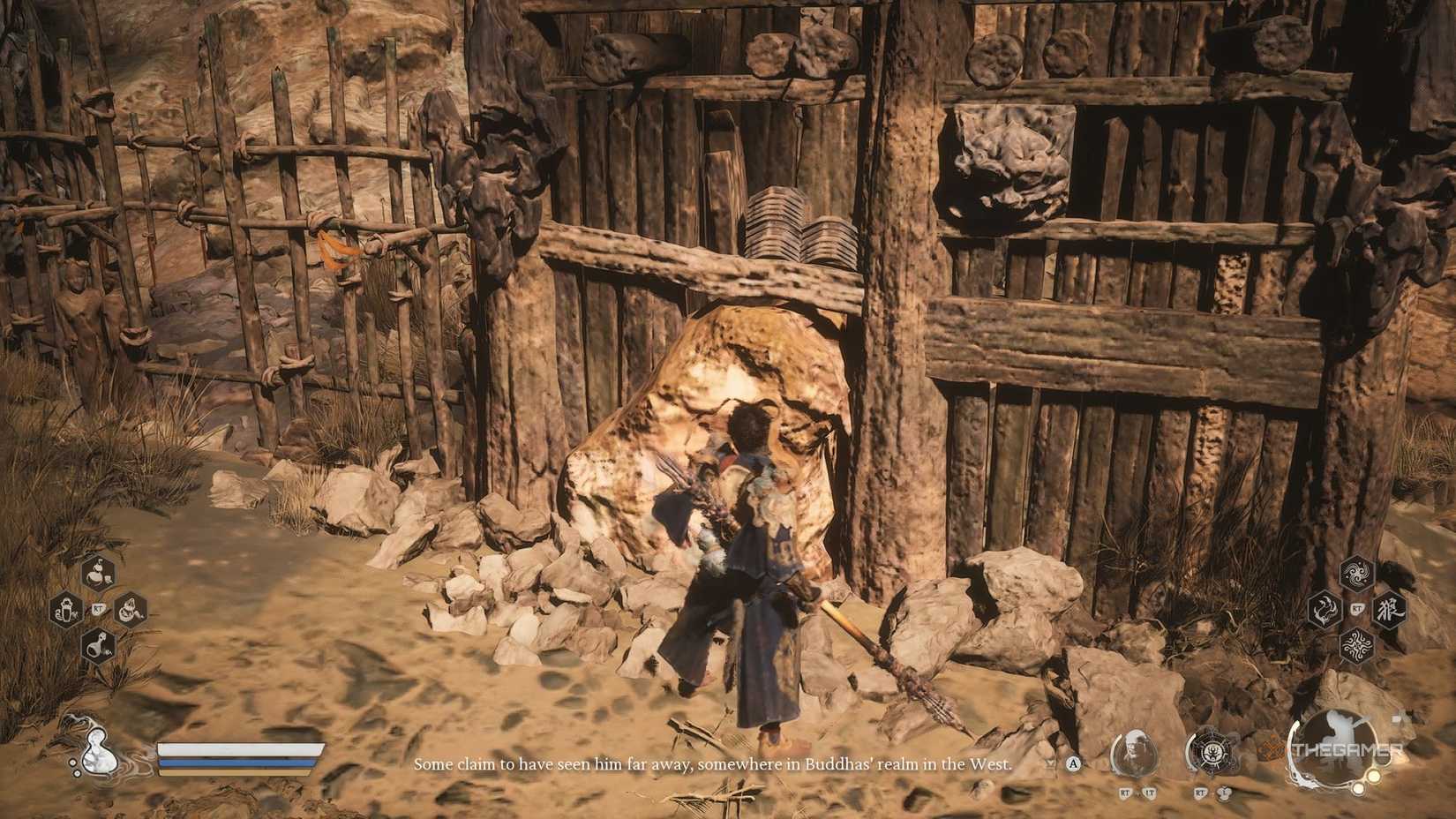The height and width of the screenshot is (819, 1456).
Task: Select the antler transformation spell hex icon
Action: [x=1325, y=611]
